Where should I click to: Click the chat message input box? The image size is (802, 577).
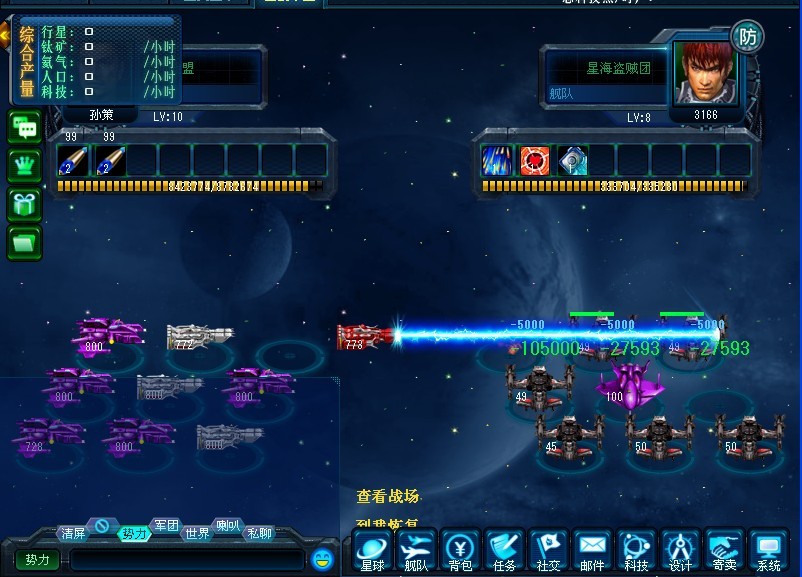186,560
